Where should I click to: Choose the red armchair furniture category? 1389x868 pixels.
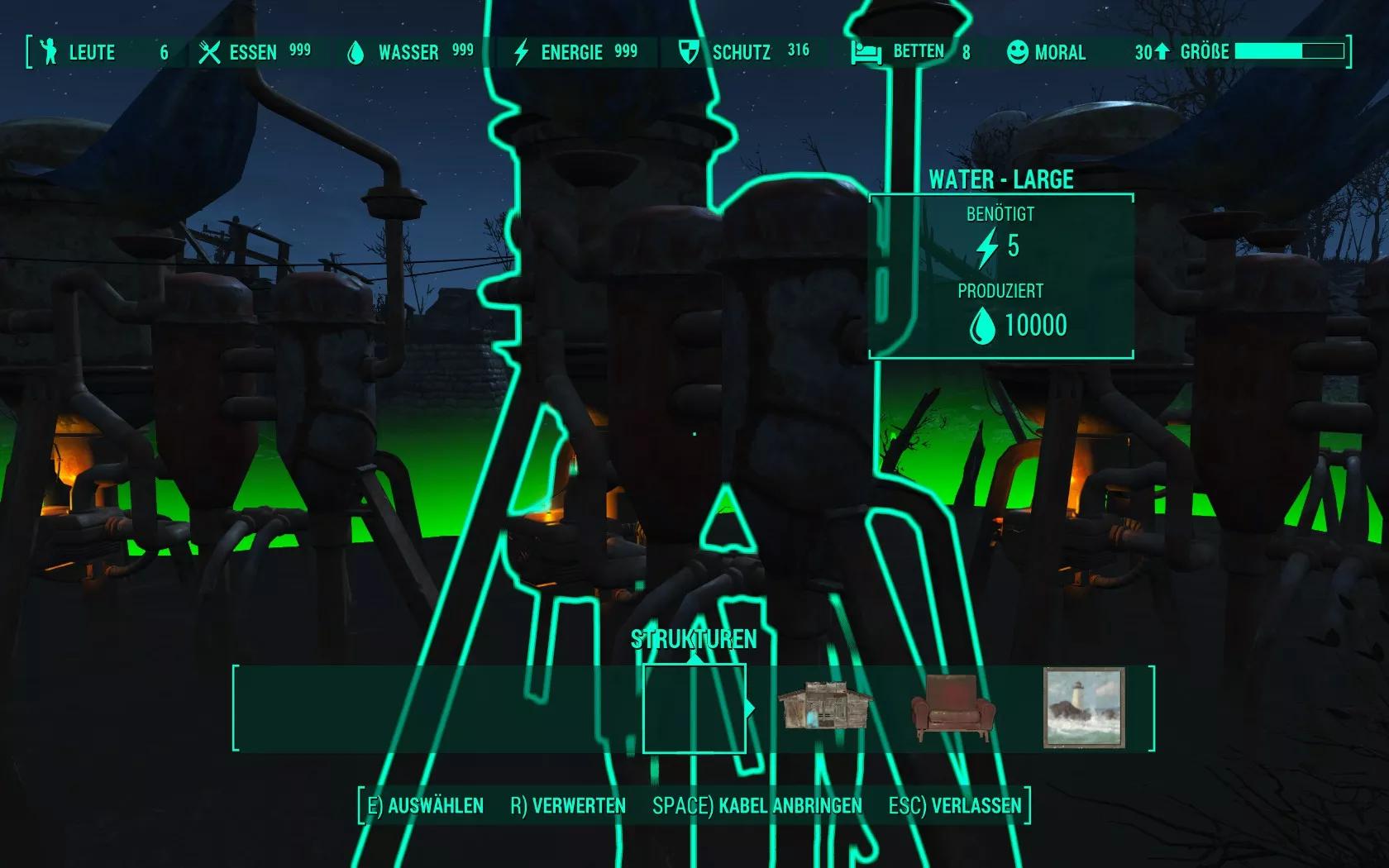point(952,708)
